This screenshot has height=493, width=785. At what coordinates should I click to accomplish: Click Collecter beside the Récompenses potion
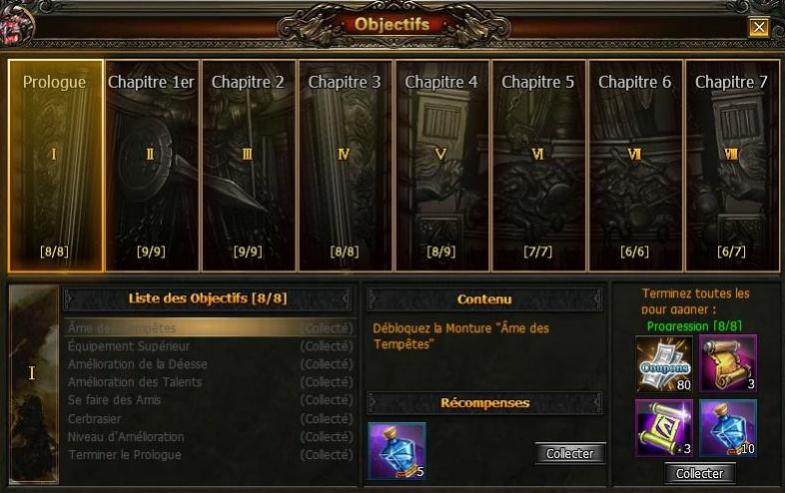click(x=570, y=453)
